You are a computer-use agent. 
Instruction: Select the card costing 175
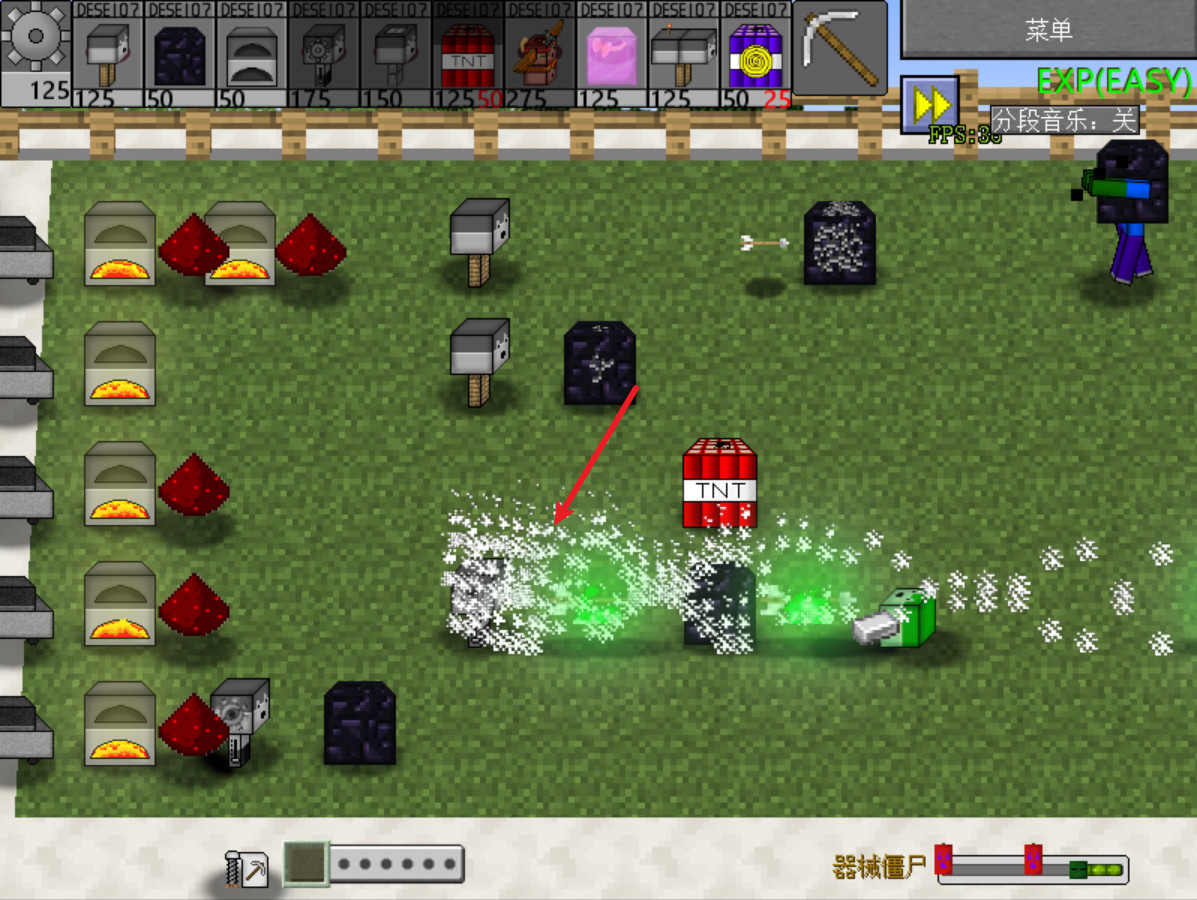324,54
